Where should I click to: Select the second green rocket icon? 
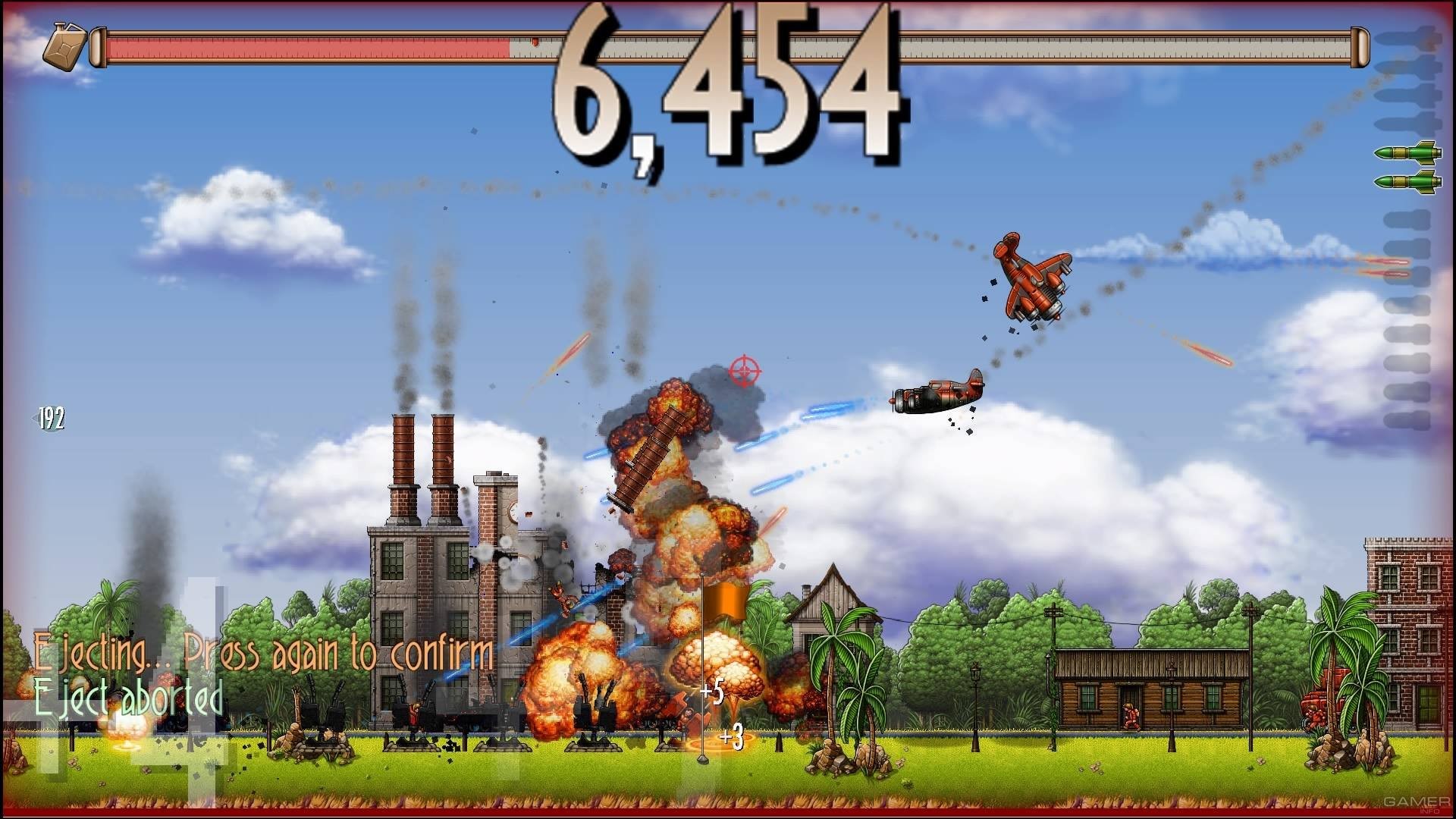(1408, 181)
